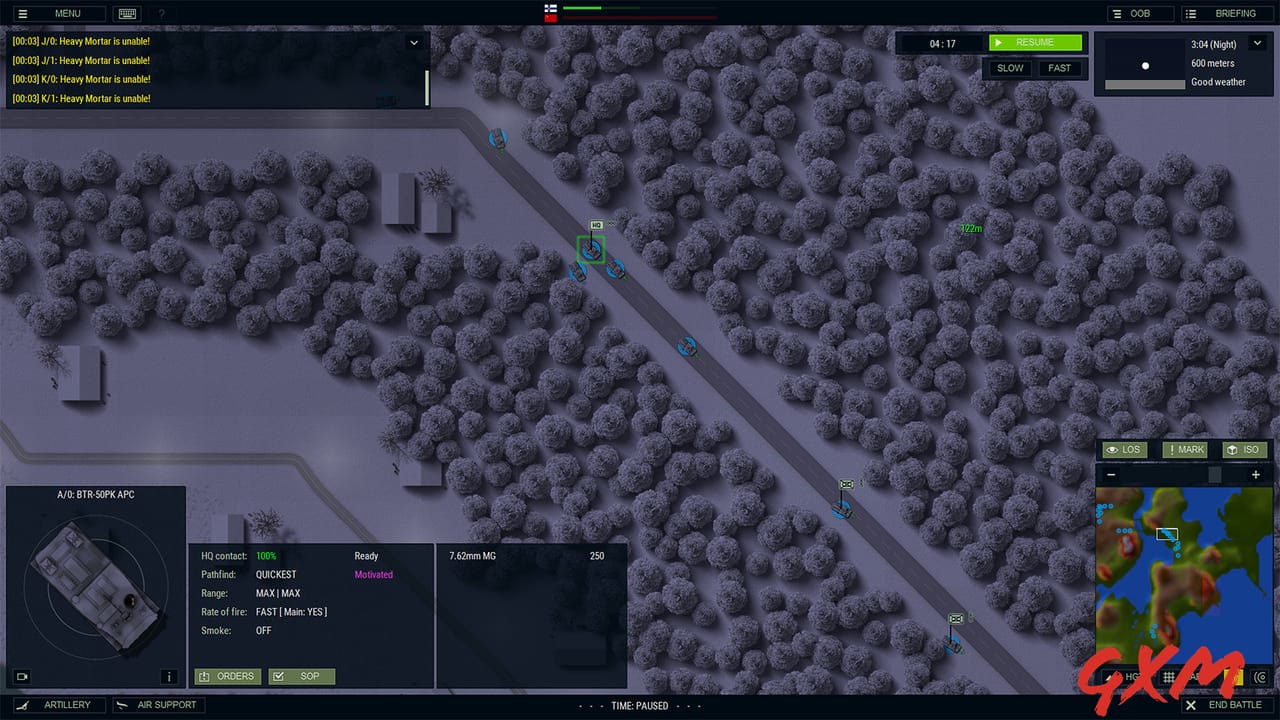
Task: Open the MENU
Action: [57, 13]
